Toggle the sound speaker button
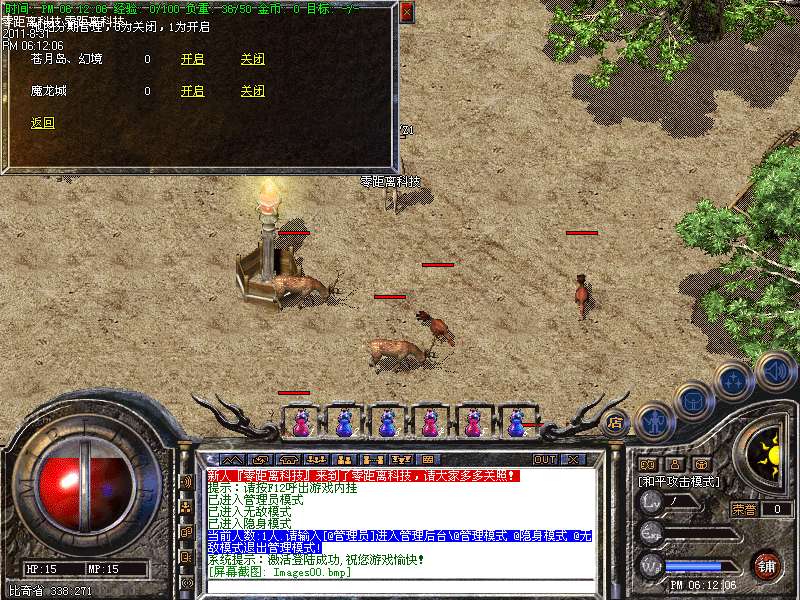This screenshot has width=800, height=600. [774, 370]
